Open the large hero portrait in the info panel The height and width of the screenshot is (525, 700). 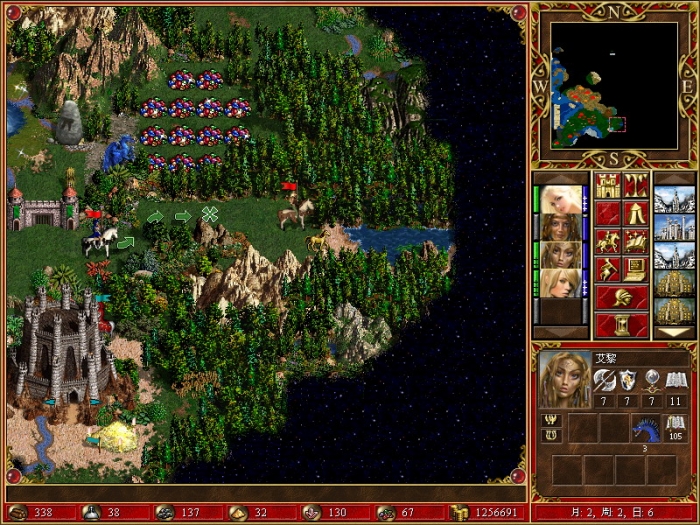[x=563, y=381]
